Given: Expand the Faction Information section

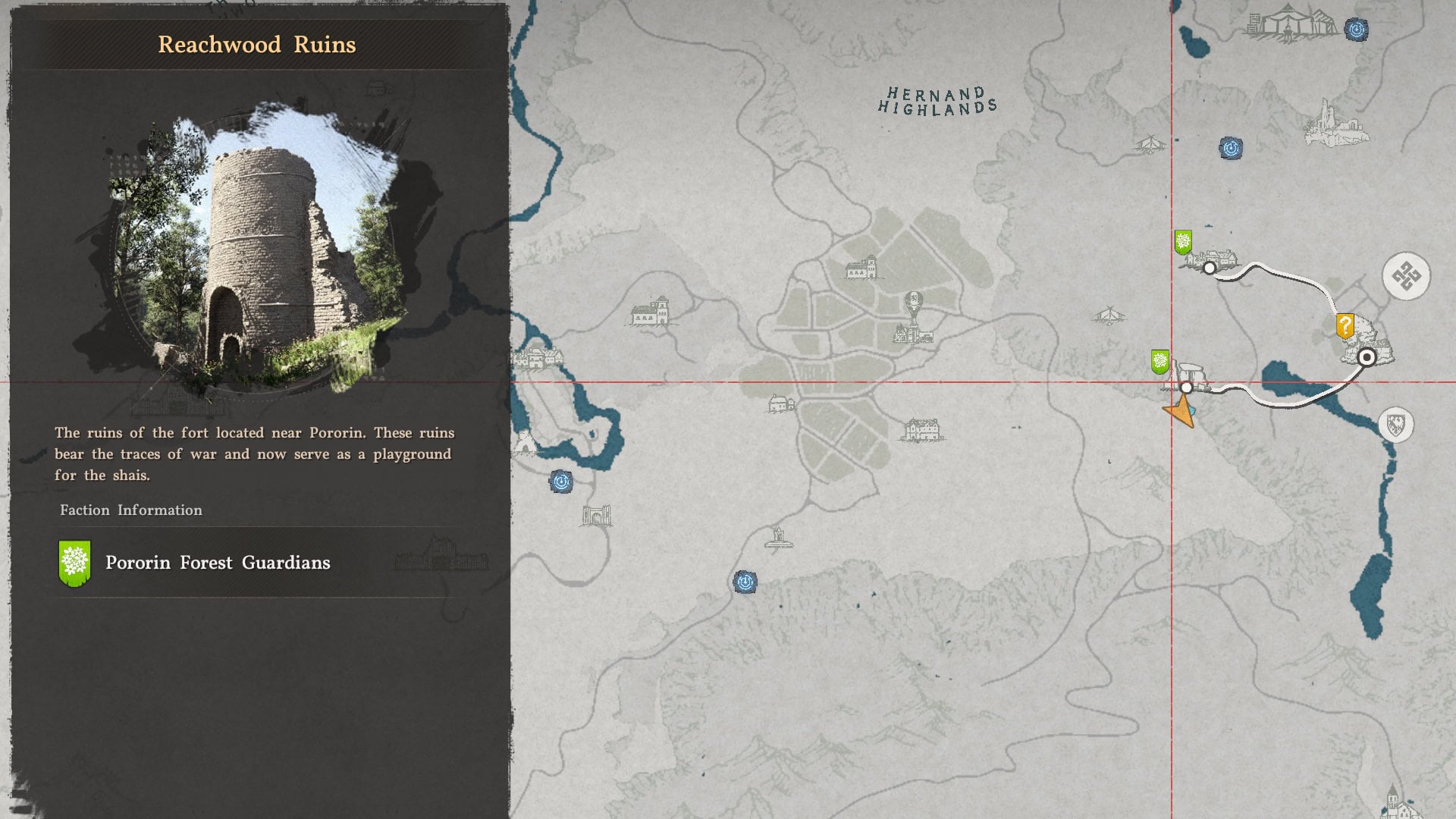Looking at the screenshot, I should pos(130,510).
